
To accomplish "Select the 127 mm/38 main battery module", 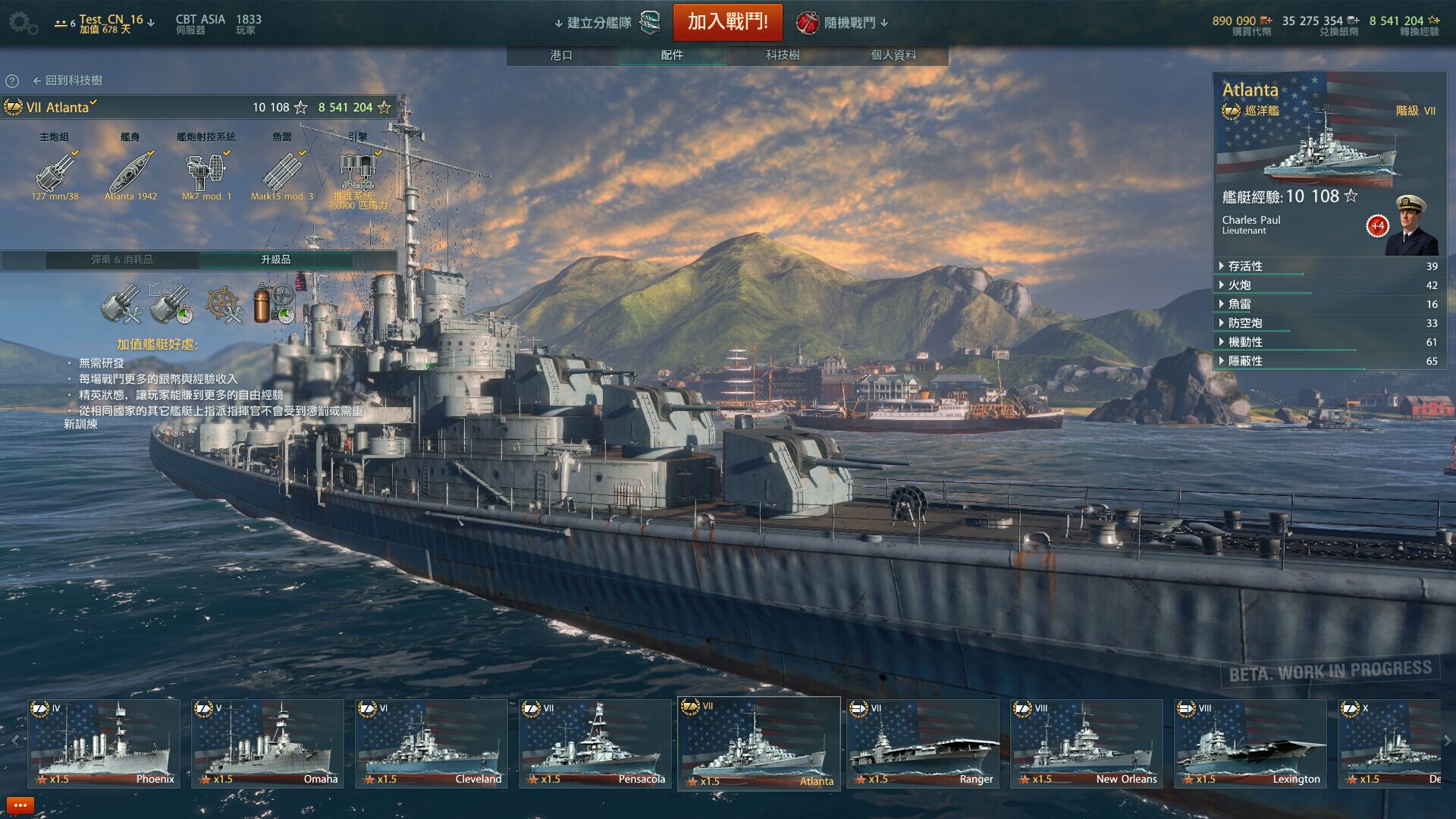I will pyautogui.click(x=55, y=174).
